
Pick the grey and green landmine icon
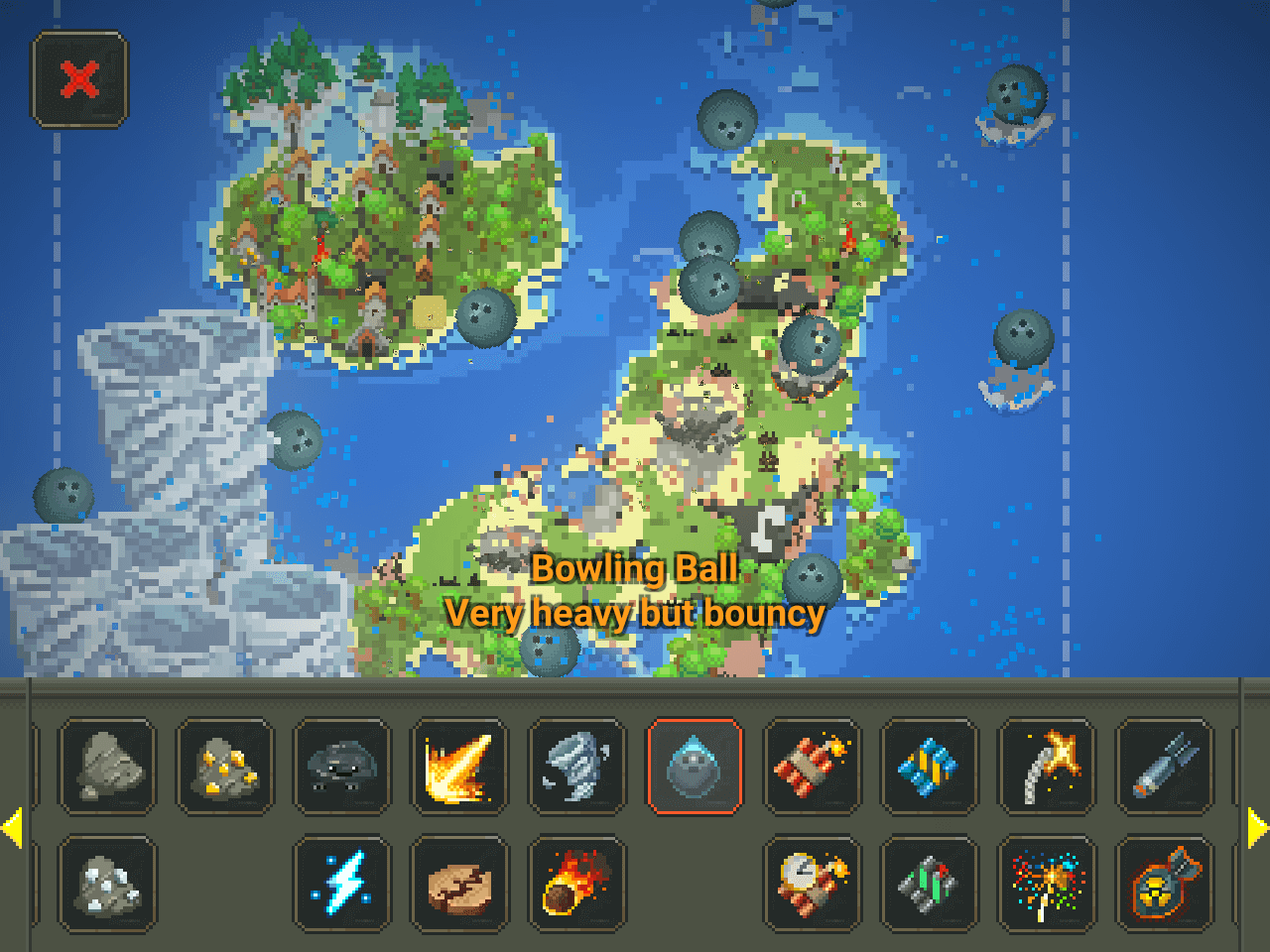point(929,884)
